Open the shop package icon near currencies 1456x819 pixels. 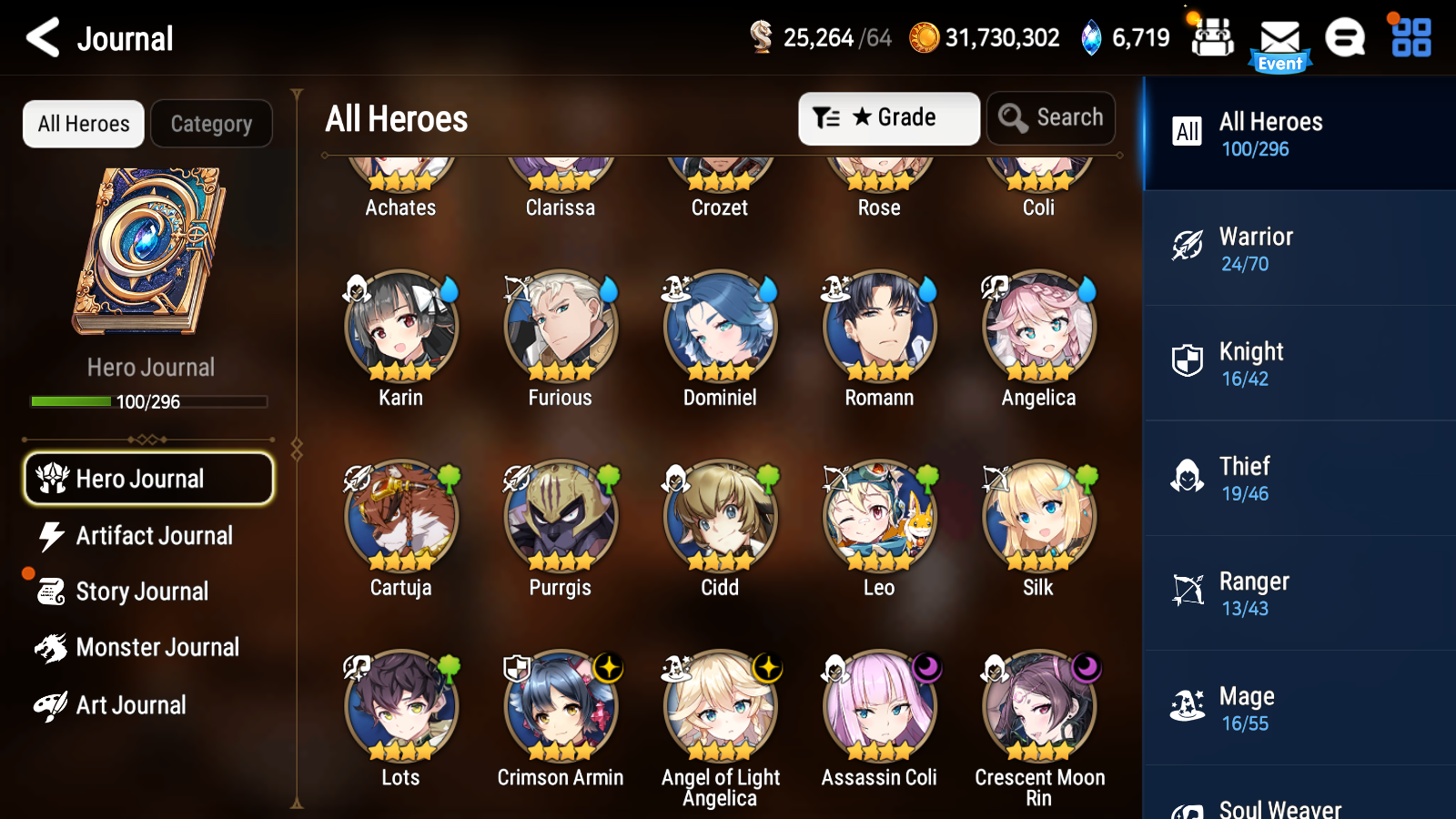click(1211, 38)
